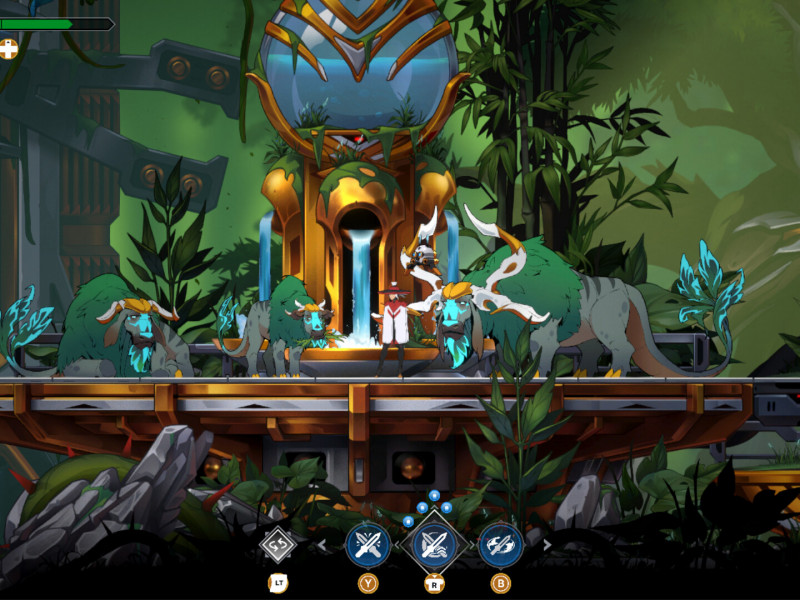
Task: Click the right arrow beside the ability bar
Action: 546,545
